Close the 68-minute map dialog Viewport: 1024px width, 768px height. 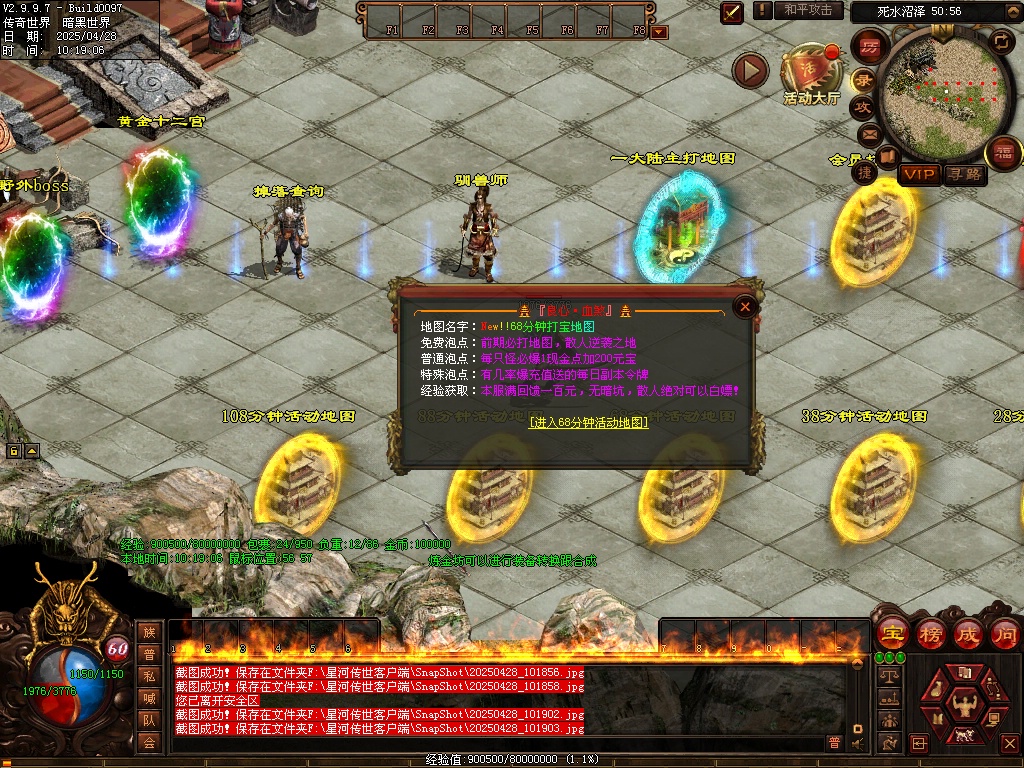point(744,307)
